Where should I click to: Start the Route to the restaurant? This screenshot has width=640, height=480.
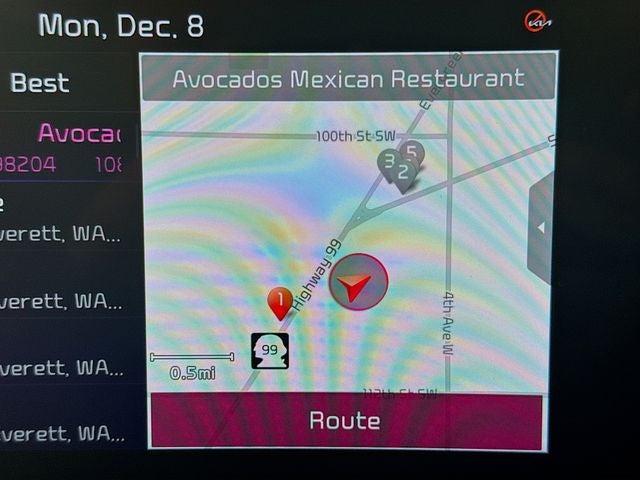pos(345,420)
